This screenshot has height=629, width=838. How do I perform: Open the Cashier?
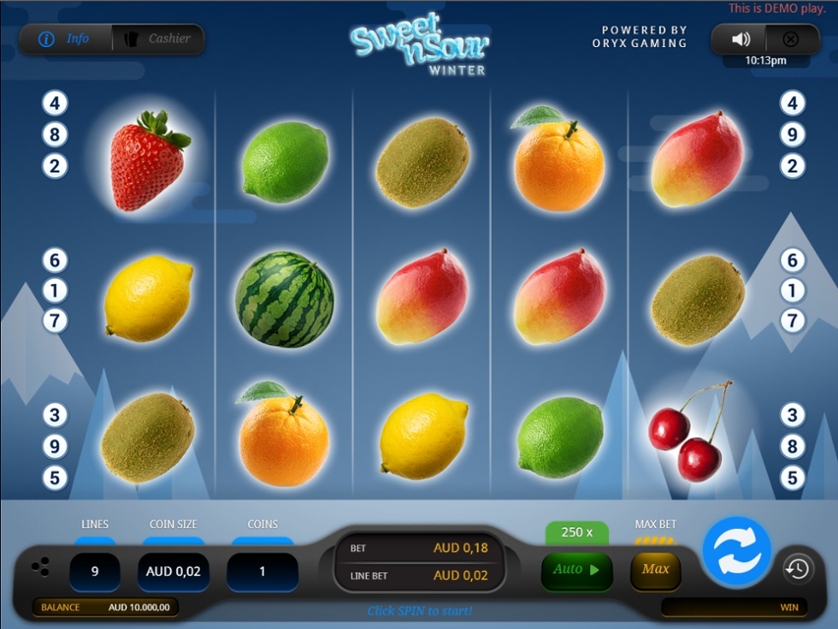tap(158, 39)
